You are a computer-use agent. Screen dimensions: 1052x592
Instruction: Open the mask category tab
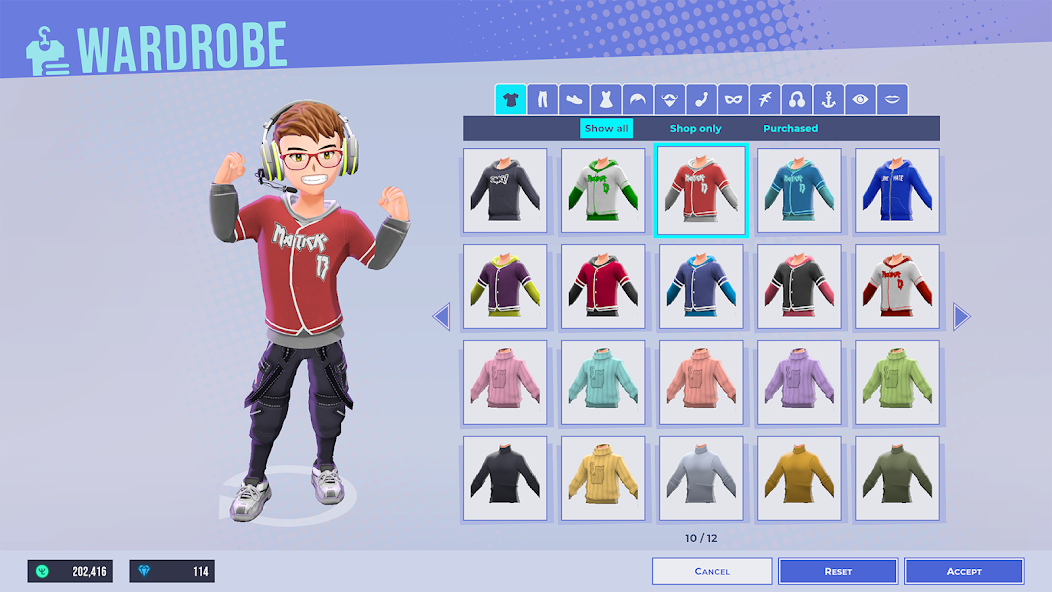point(733,99)
